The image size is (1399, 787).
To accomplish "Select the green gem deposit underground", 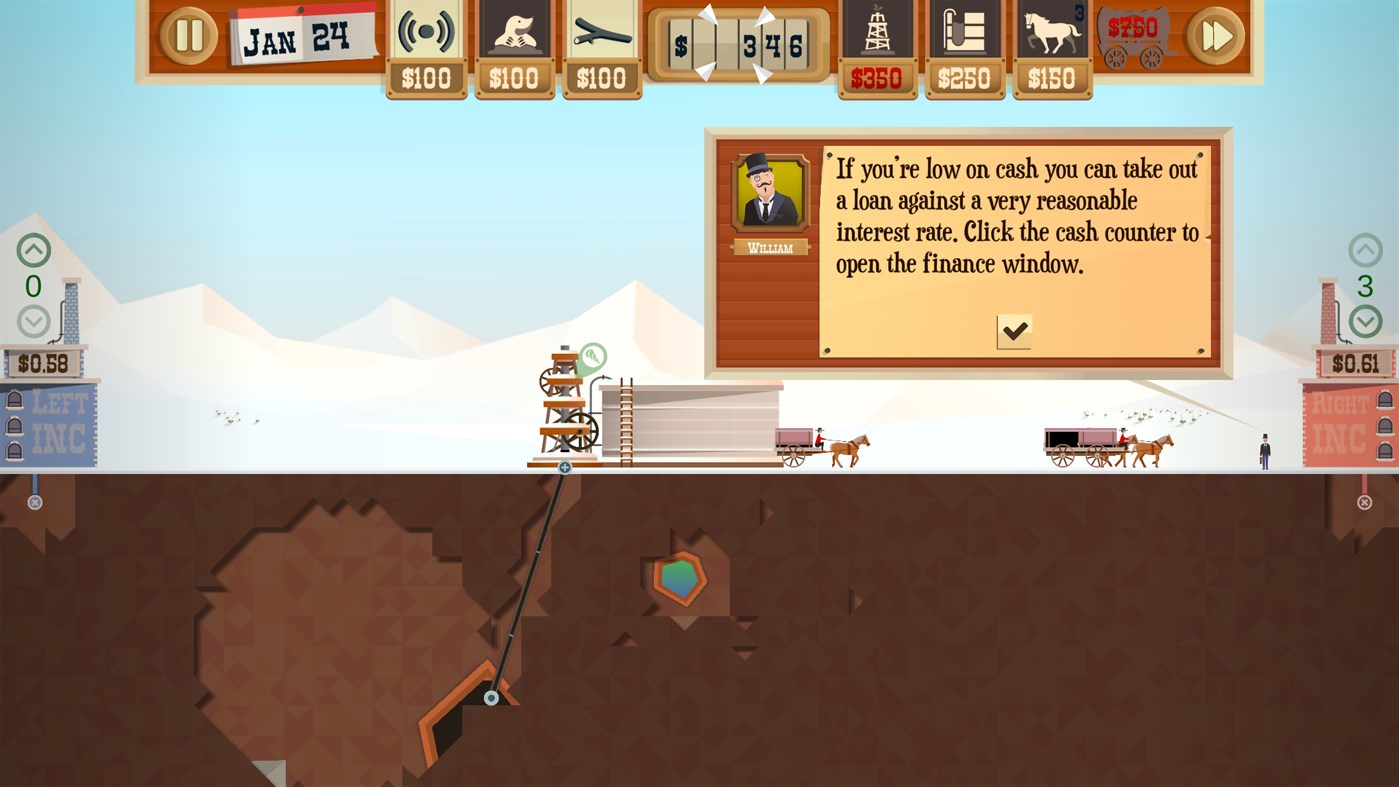I will click(x=679, y=577).
